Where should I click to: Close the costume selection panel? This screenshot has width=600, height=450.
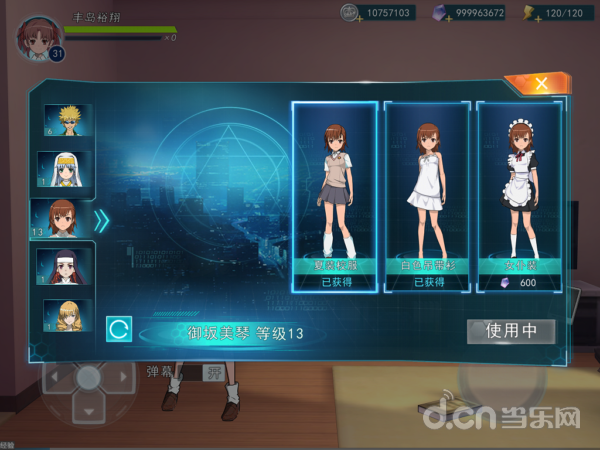click(540, 84)
